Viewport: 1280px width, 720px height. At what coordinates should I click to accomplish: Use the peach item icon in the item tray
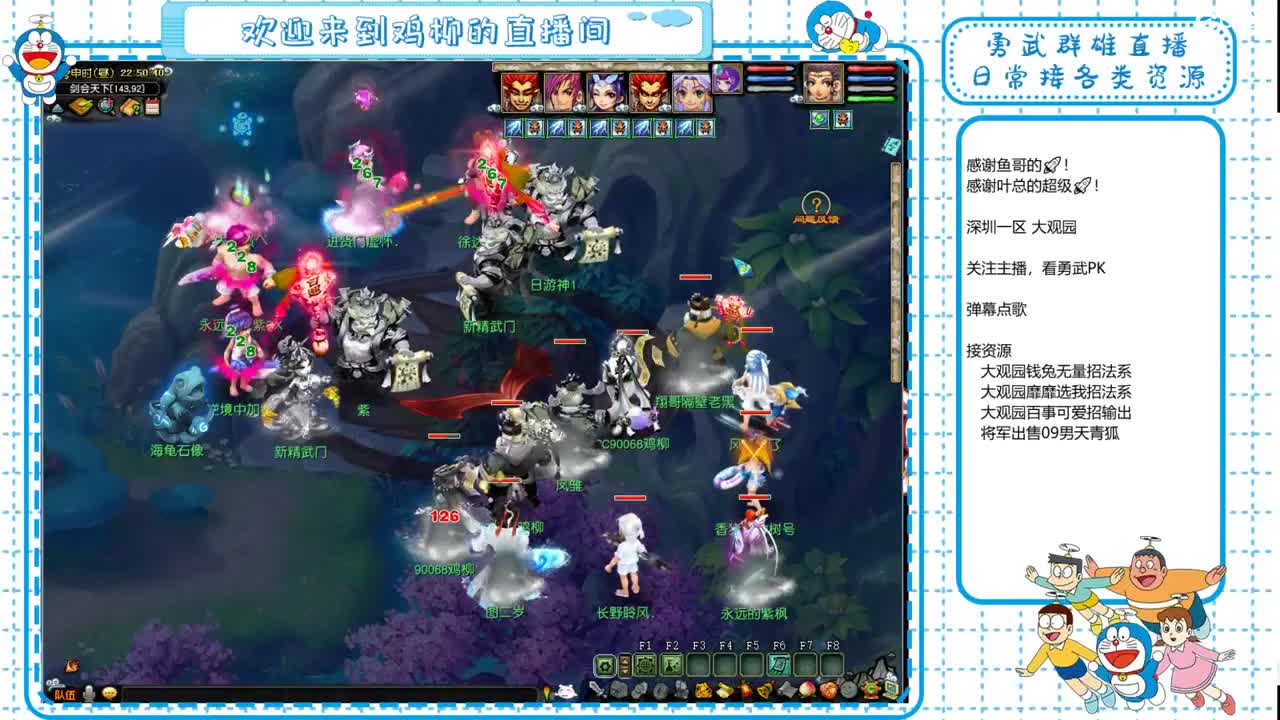click(x=806, y=690)
